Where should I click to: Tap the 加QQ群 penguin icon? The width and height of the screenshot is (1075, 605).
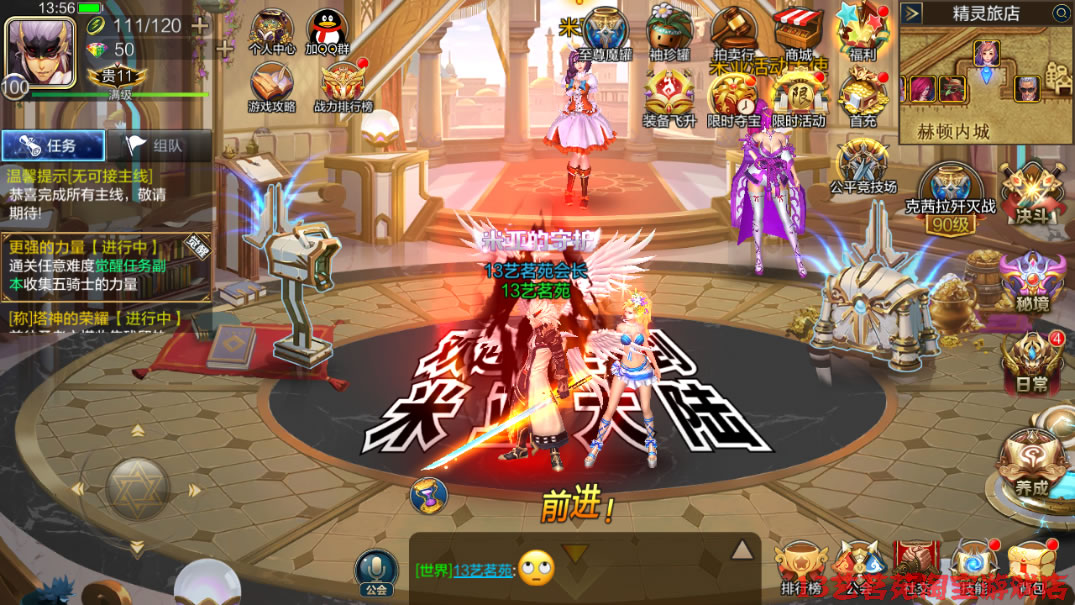pos(326,30)
